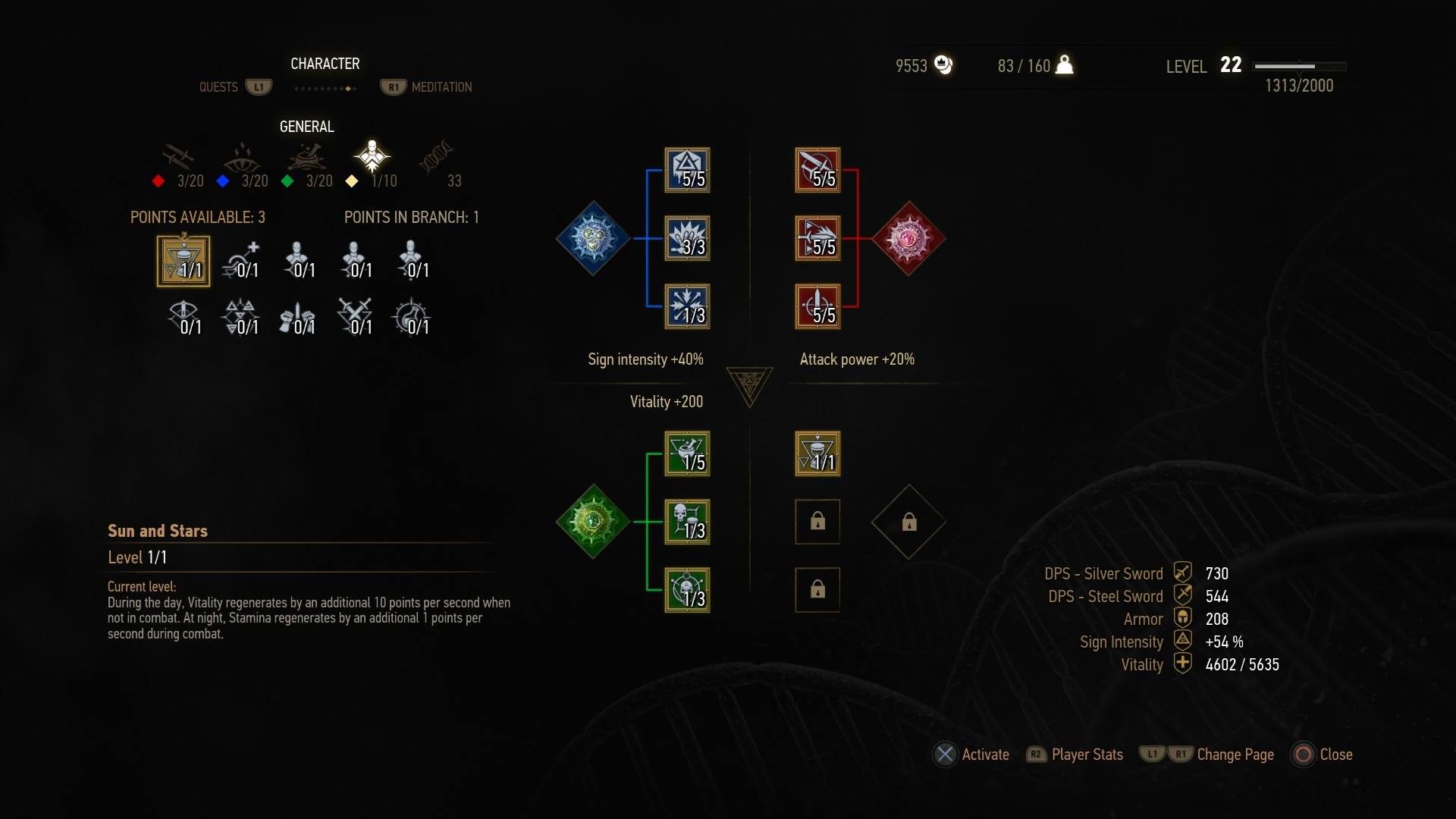Viewport: 1456px width, 819px height.
Task: Click the locked diamond mutagen slot
Action: pyautogui.click(x=908, y=522)
